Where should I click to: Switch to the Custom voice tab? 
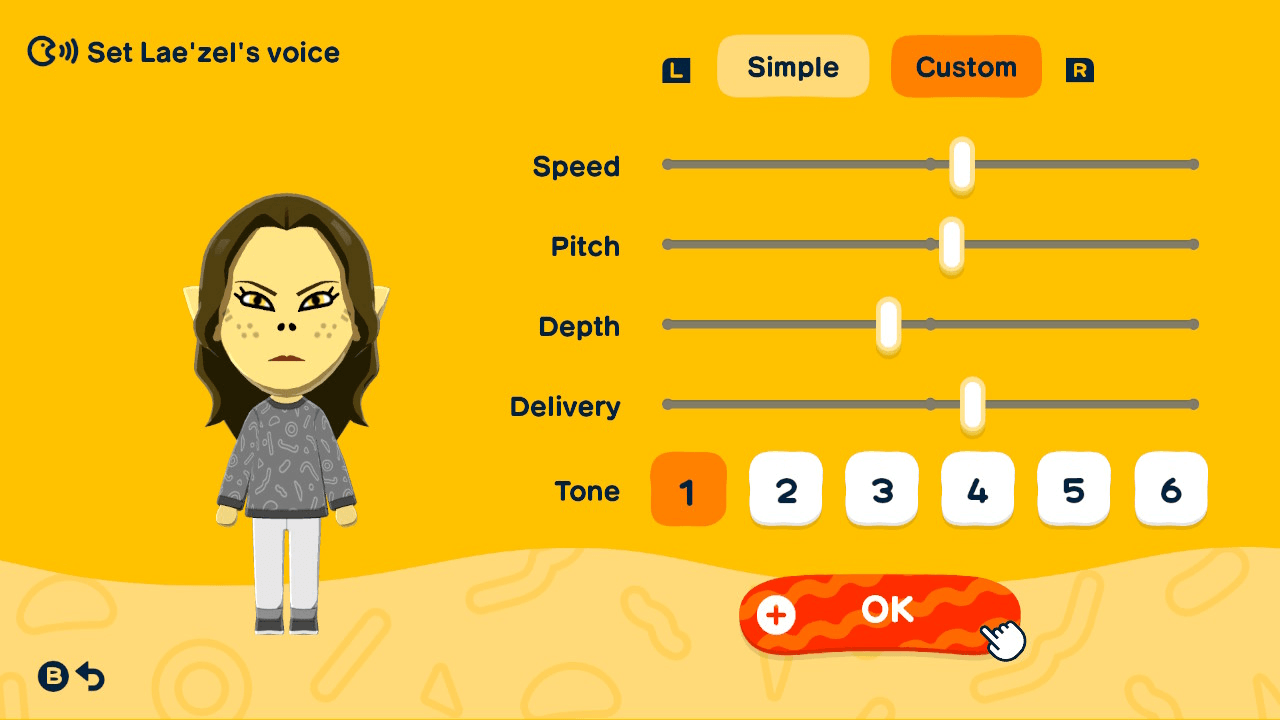tap(966, 66)
